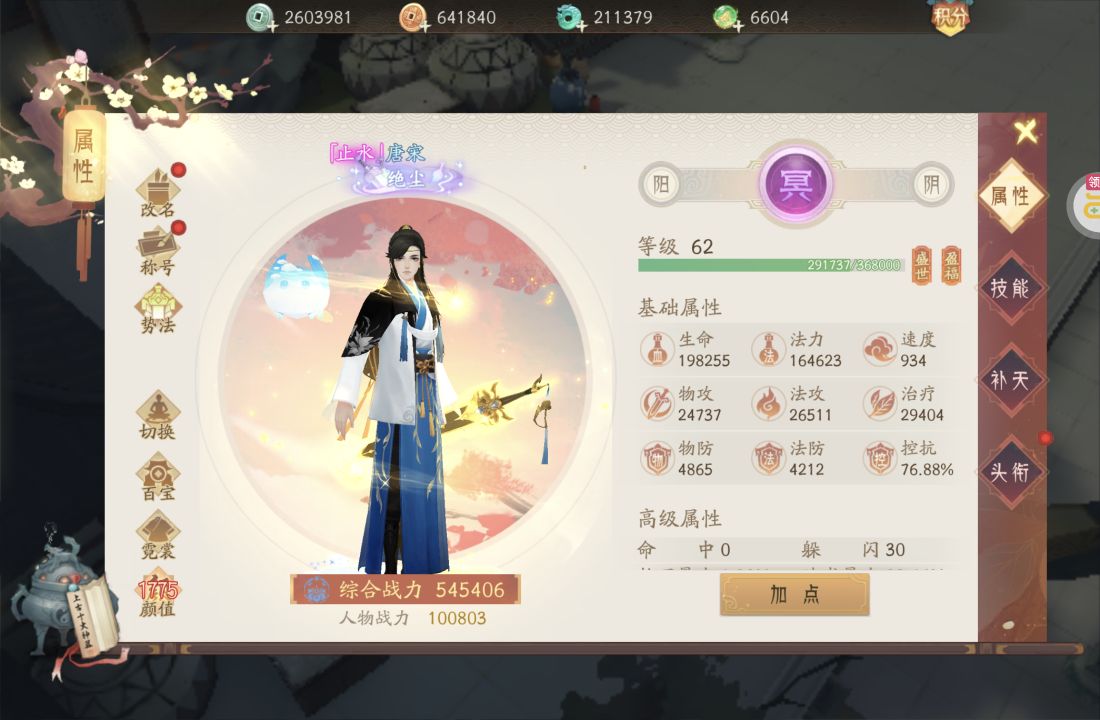Viewport: 1100px width, 720px height.
Task: Open the 势法 icon
Action: coord(158,307)
